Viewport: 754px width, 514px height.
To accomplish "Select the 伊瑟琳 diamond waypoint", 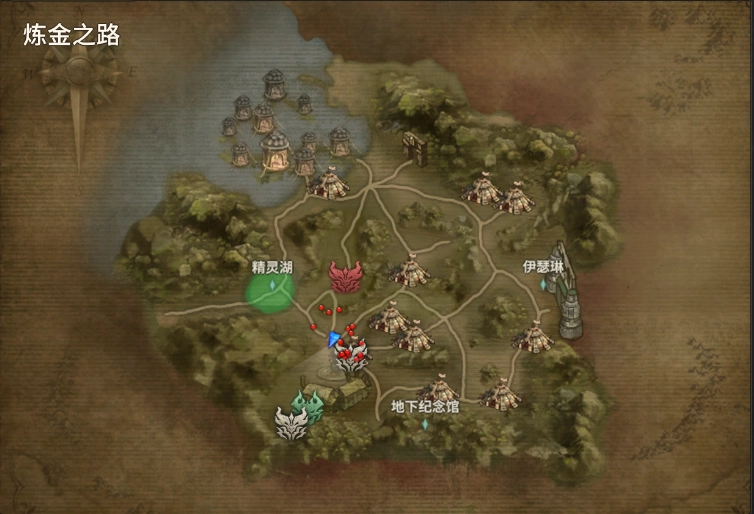I will click(544, 284).
